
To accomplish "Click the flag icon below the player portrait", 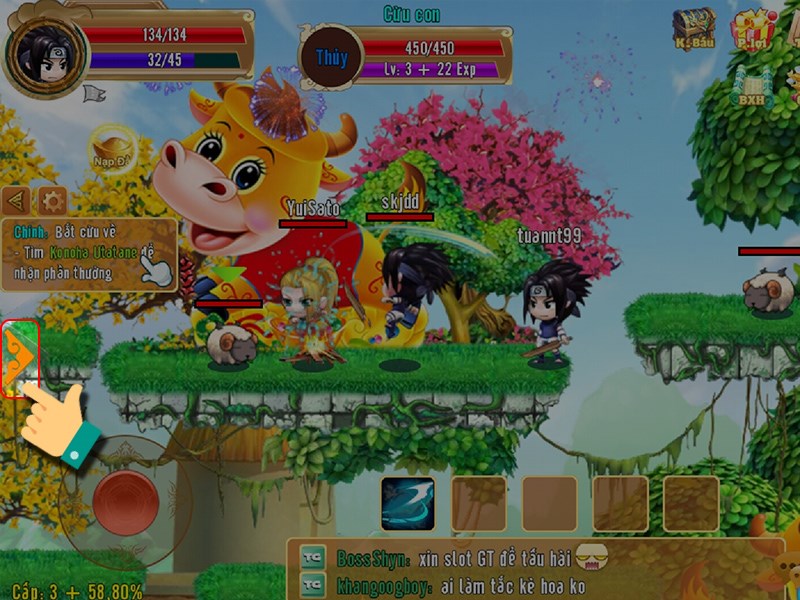I will [x=94, y=94].
